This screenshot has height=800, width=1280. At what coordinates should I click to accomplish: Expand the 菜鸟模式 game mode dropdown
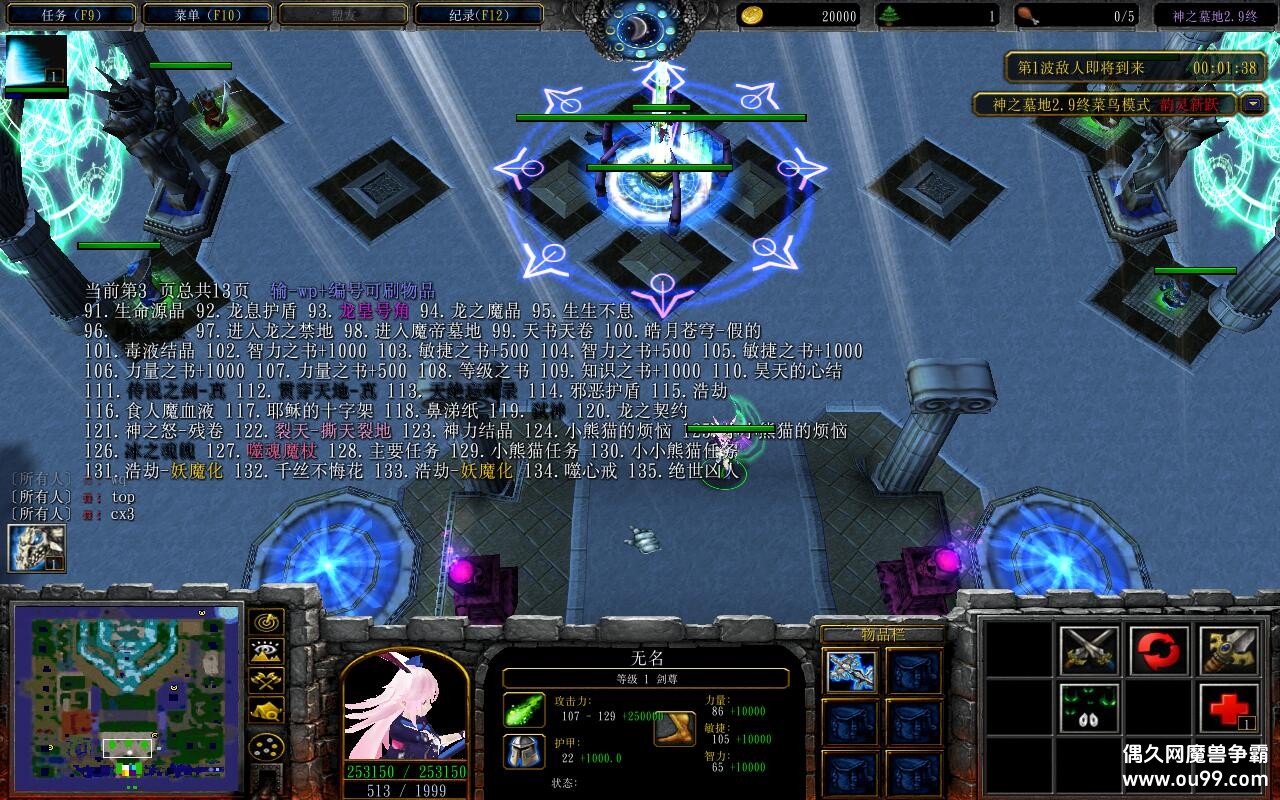[x=1254, y=102]
